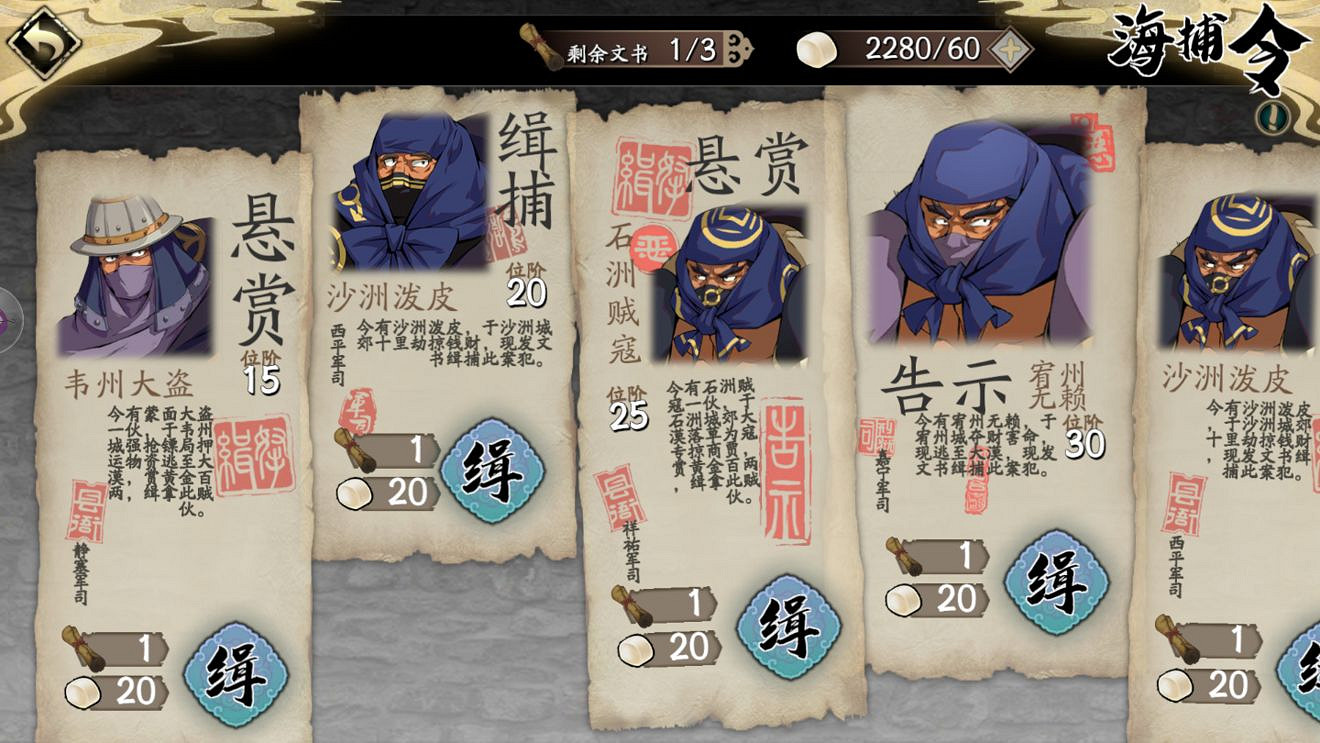The image size is (1320, 743).
Task: Click the back arrow at the top left
Action: (x=42, y=42)
